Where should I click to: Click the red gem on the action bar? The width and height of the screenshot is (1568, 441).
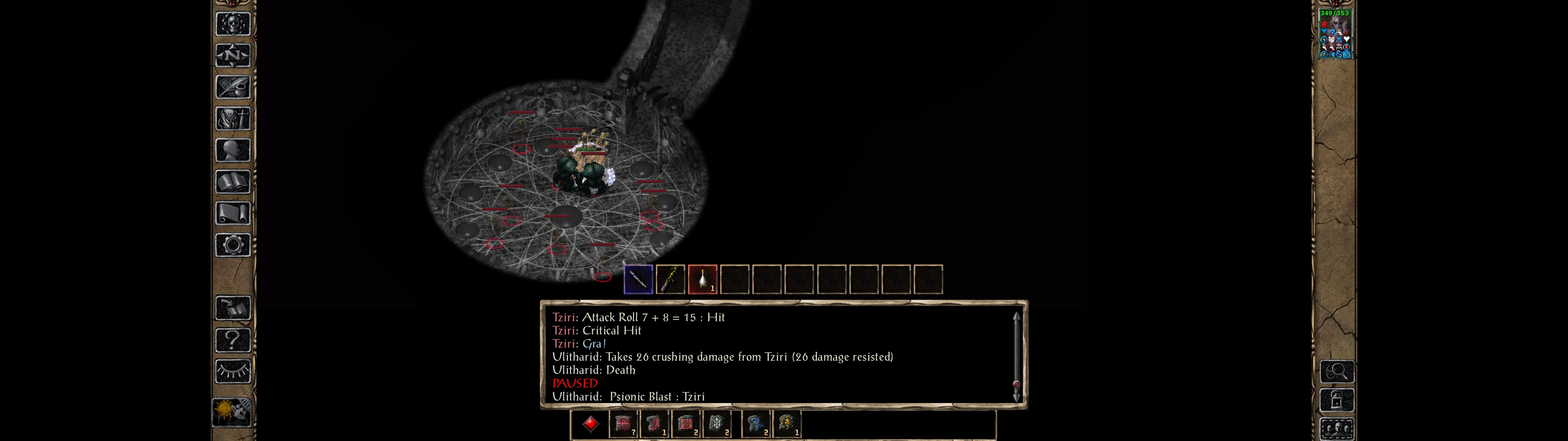click(590, 424)
